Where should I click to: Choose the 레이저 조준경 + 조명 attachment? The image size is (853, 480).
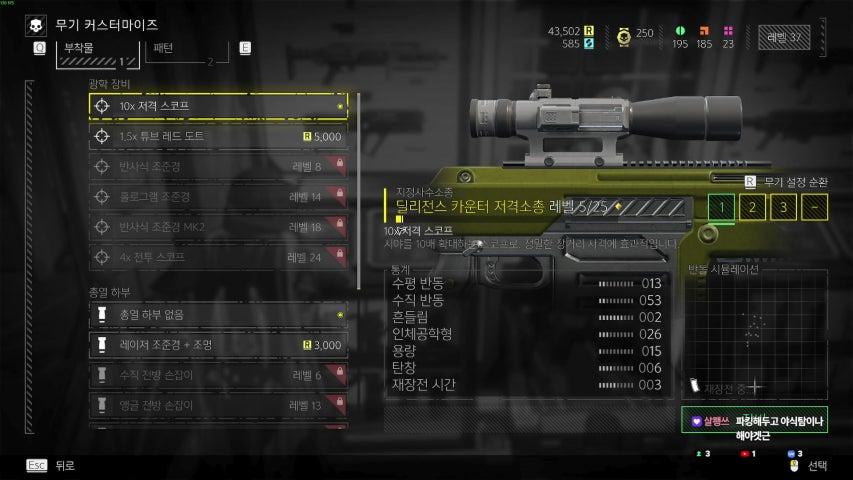click(218, 345)
